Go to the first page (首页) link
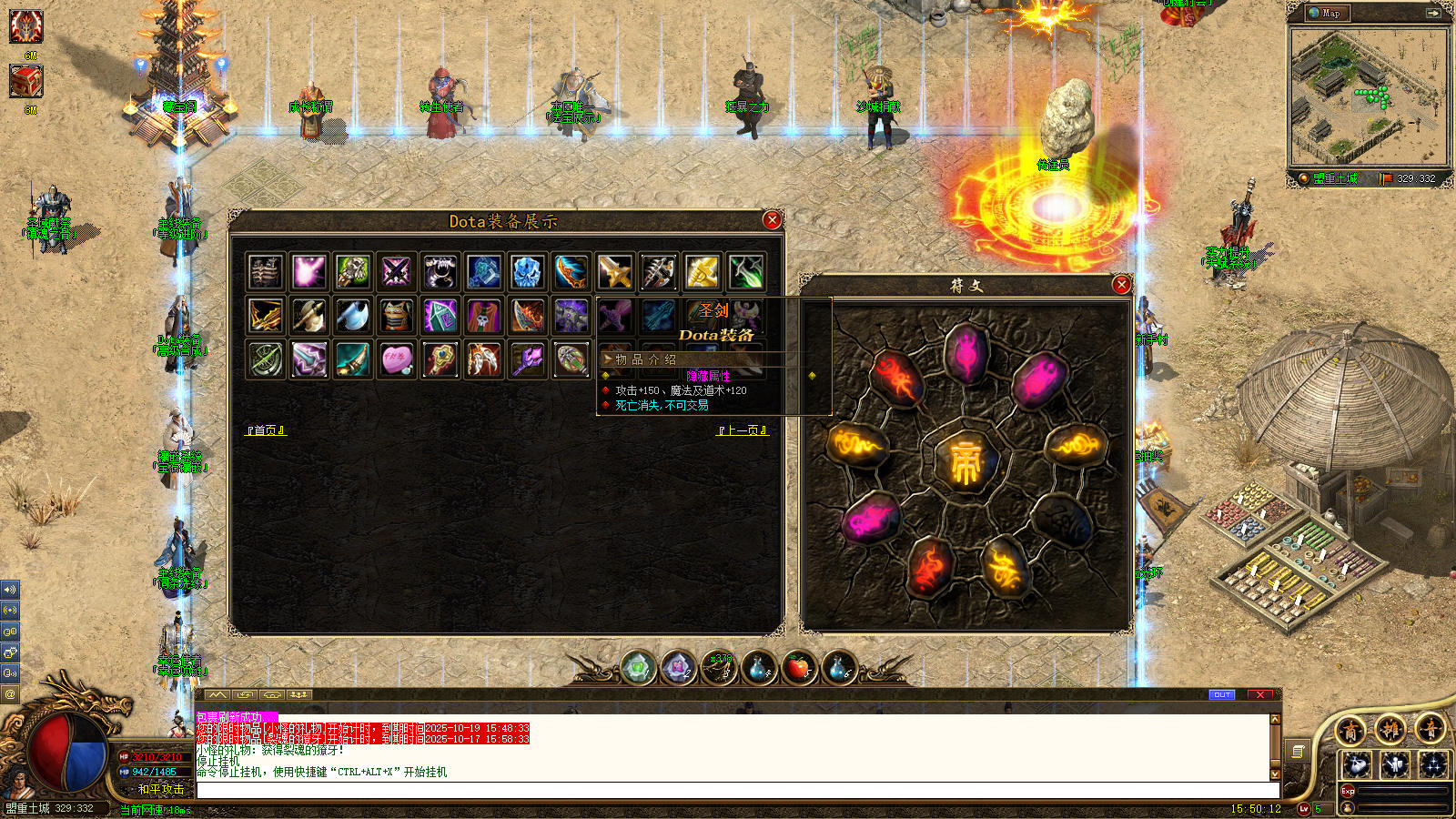Image resolution: width=1456 pixels, height=819 pixels. click(x=266, y=430)
